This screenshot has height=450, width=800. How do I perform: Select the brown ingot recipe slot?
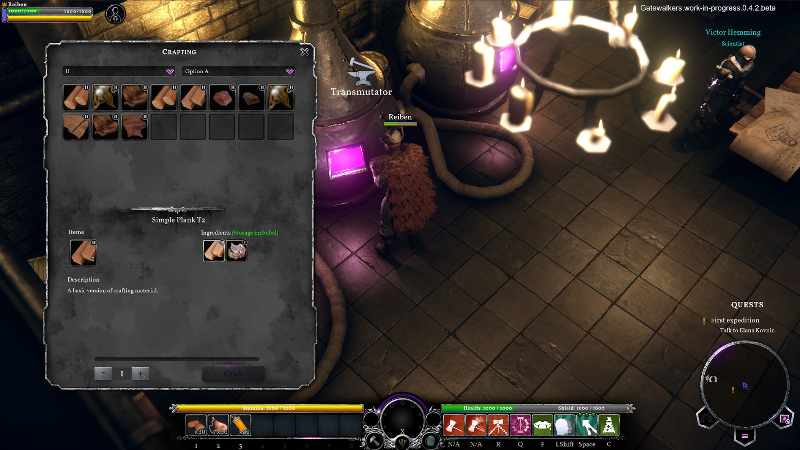(x=251, y=97)
